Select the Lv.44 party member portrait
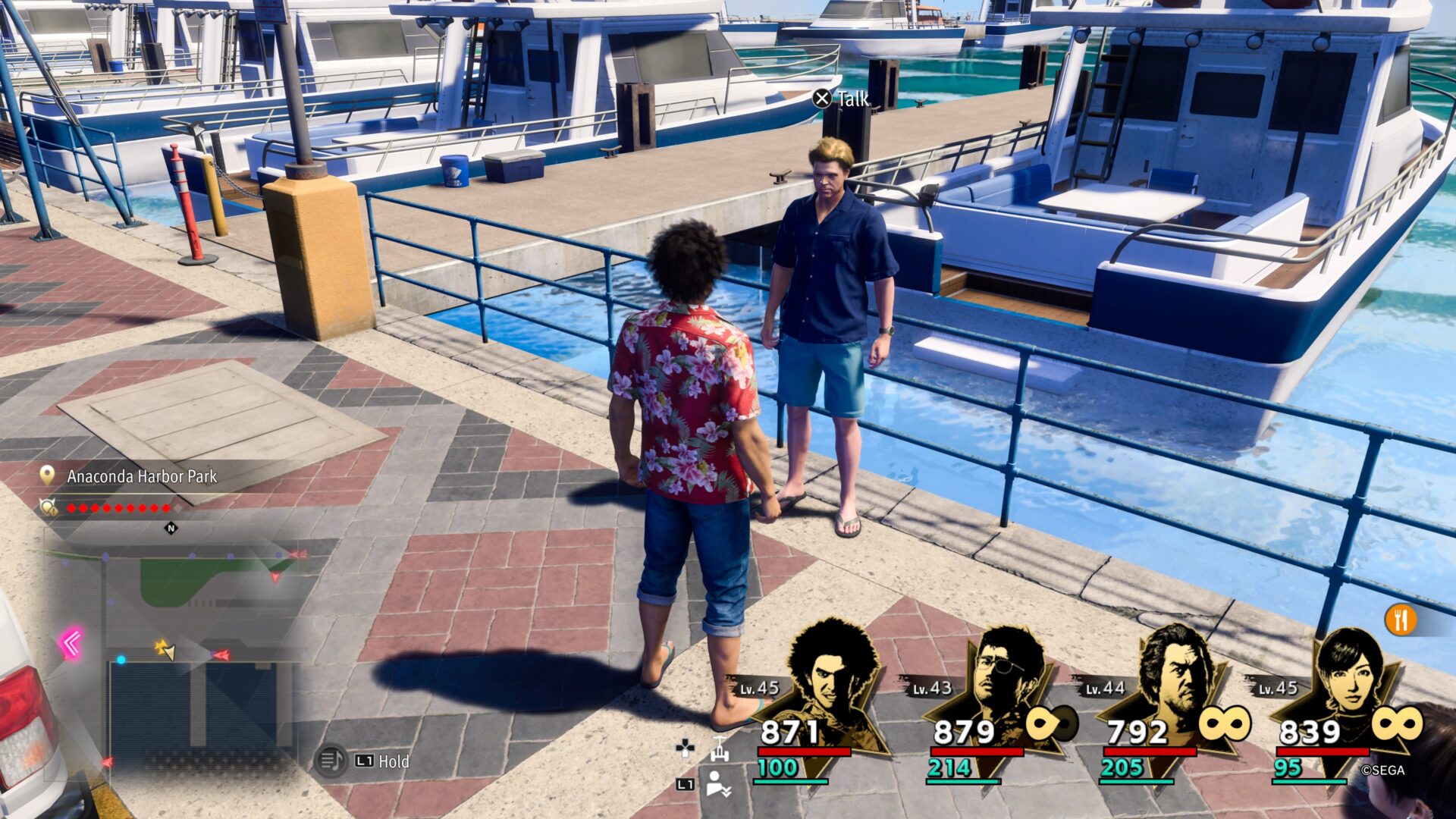The height and width of the screenshot is (819, 1456). 1175,675
